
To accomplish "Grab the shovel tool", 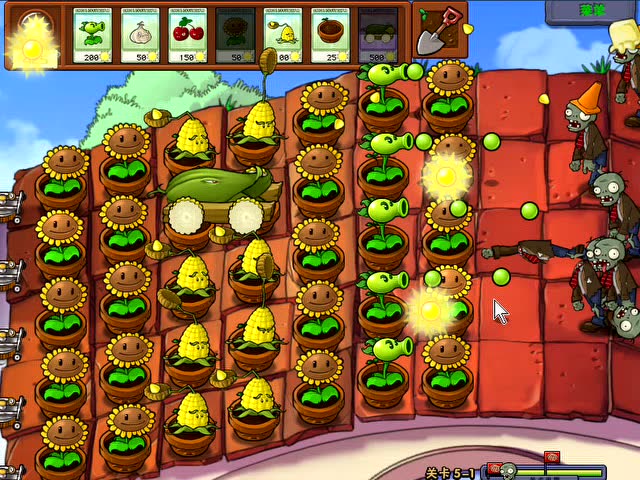I will (x=437, y=30).
